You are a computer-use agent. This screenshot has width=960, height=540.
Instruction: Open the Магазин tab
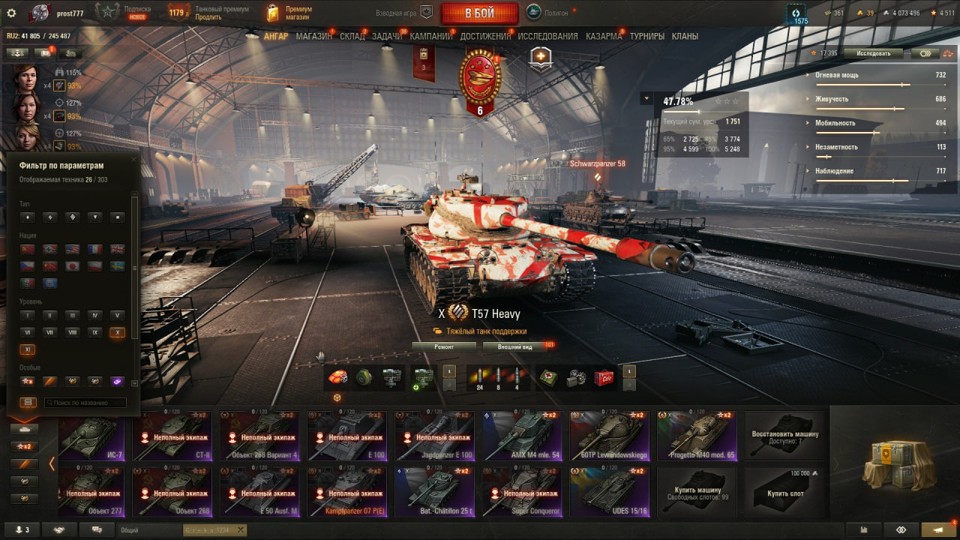314,36
